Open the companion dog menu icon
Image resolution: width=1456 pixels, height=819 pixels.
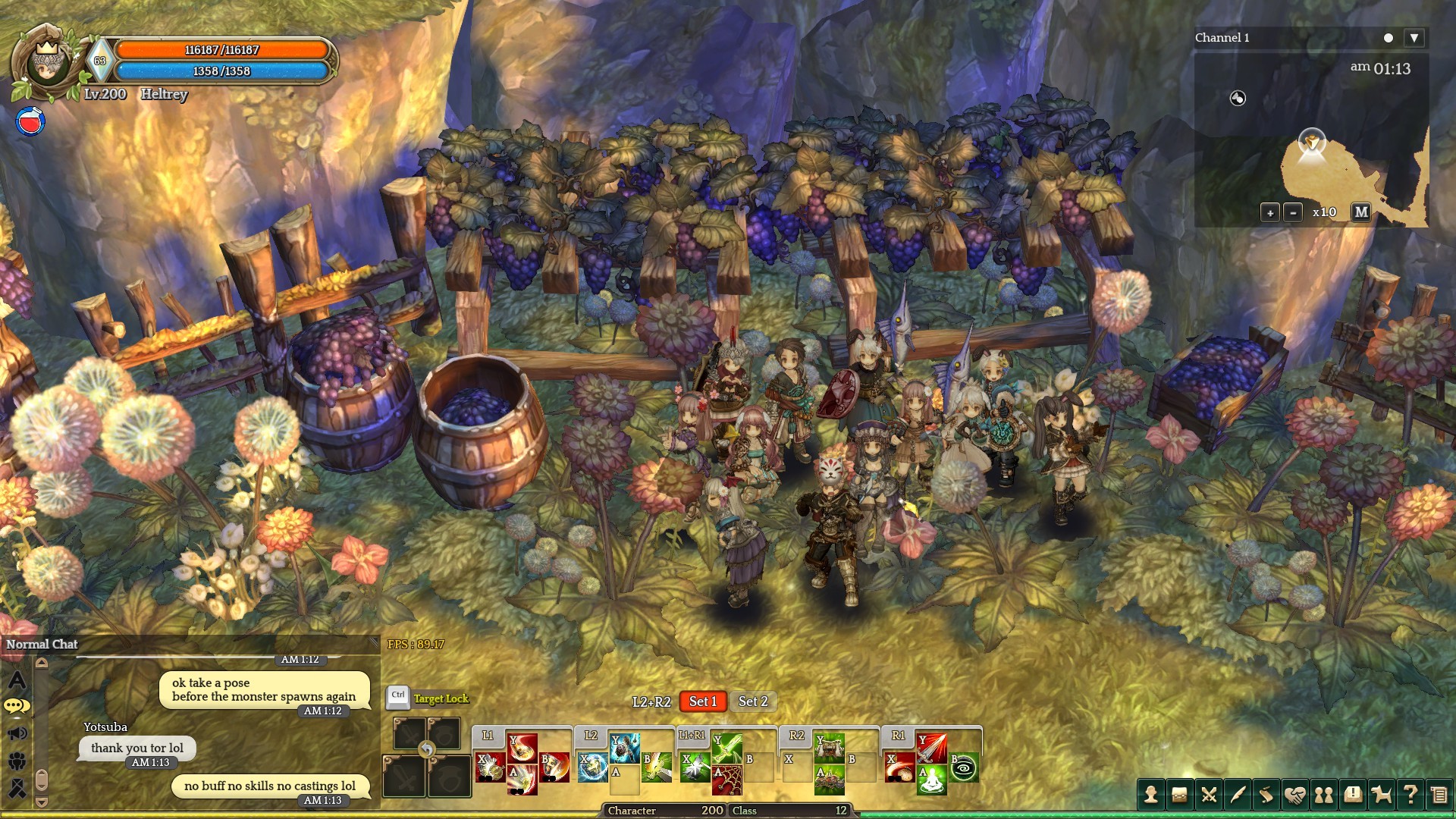1382,795
